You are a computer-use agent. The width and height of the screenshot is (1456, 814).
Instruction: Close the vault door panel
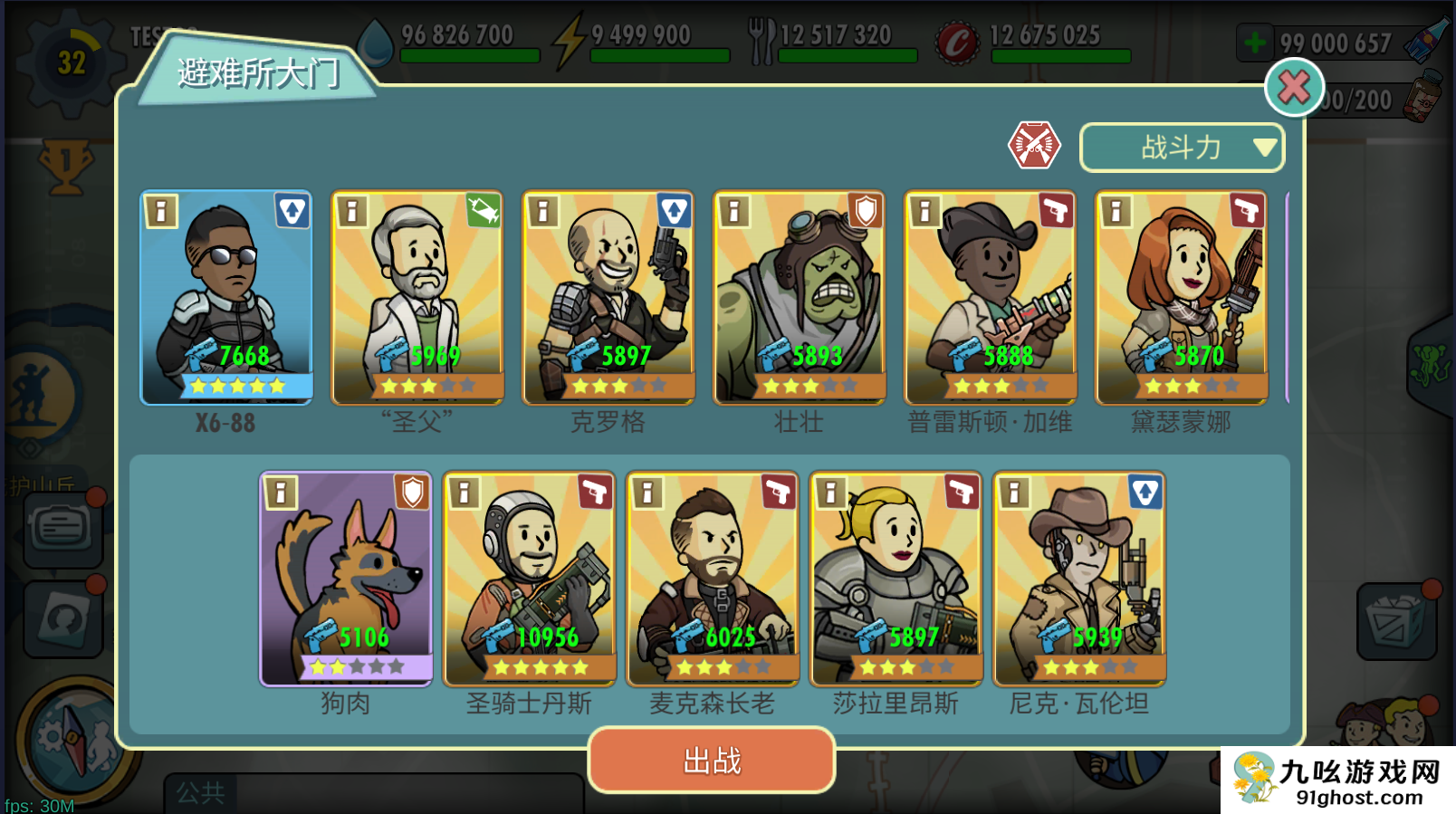click(1294, 88)
